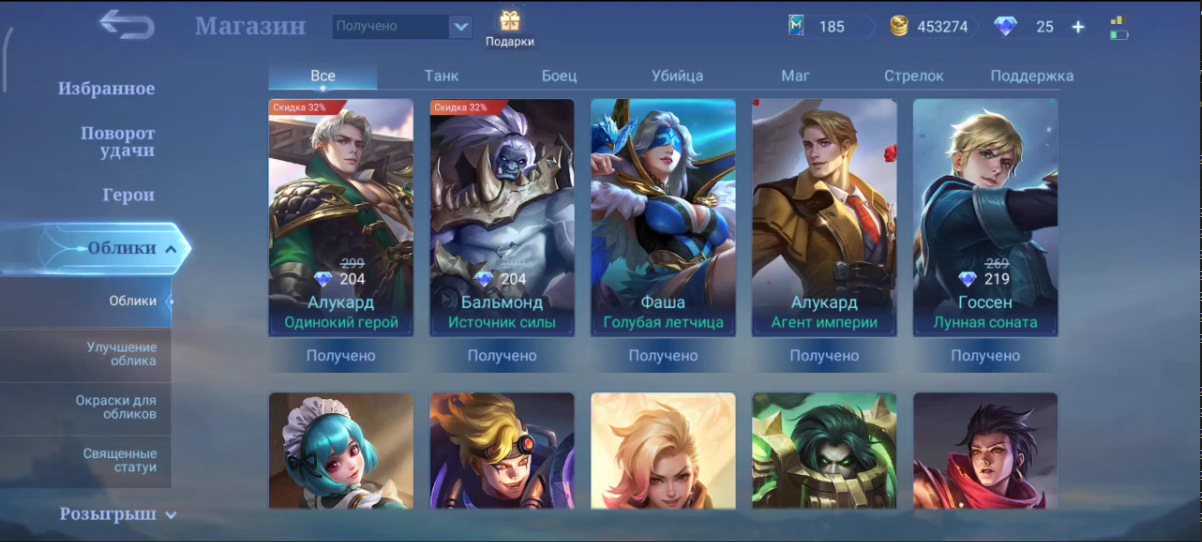The height and width of the screenshot is (542, 1202).
Task: Choose the Стрелок tab
Action: (914, 76)
